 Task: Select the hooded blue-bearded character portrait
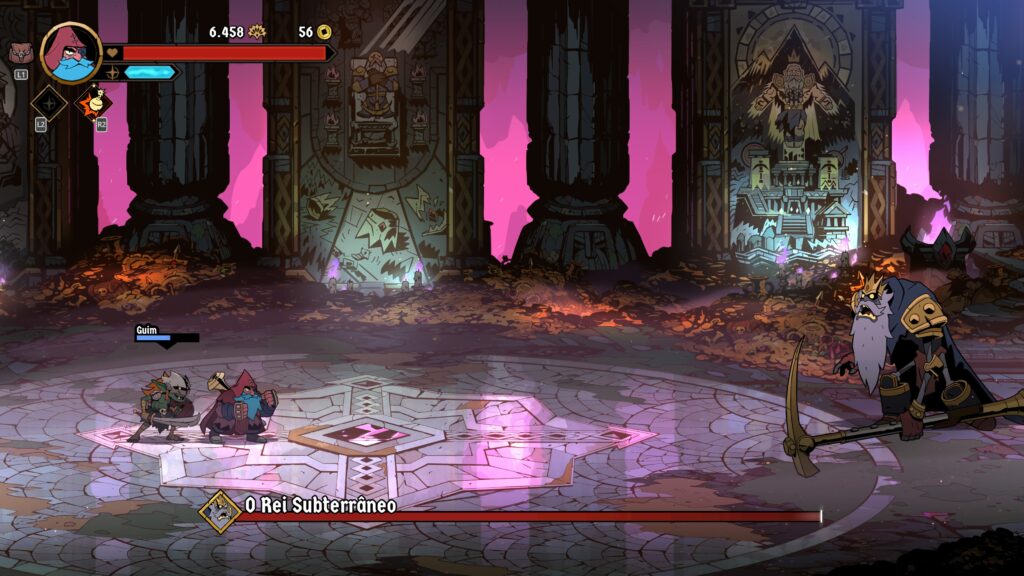click(x=71, y=52)
